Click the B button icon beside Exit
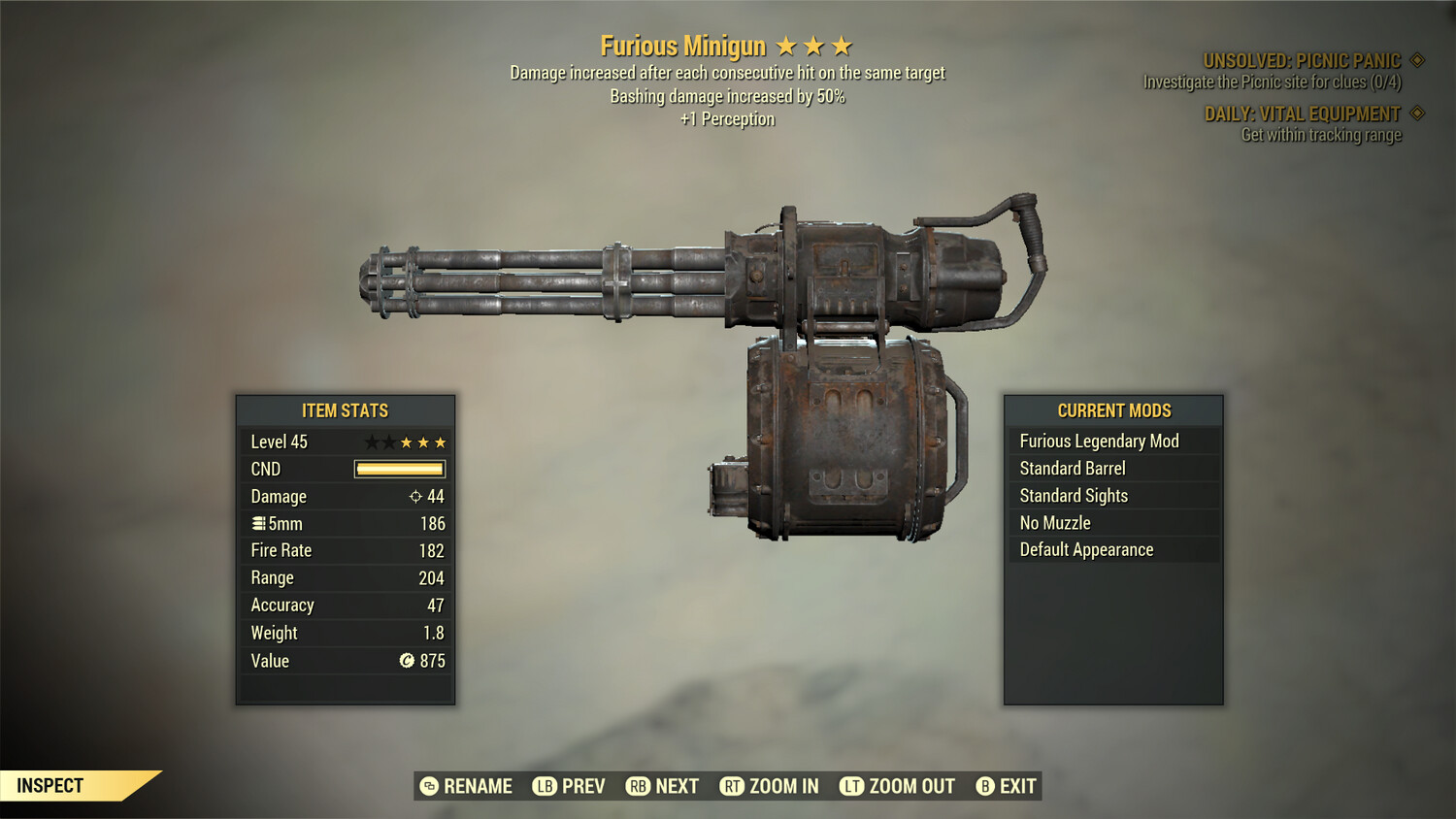The height and width of the screenshot is (819, 1456). pyautogui.click(x=983, y=786)
